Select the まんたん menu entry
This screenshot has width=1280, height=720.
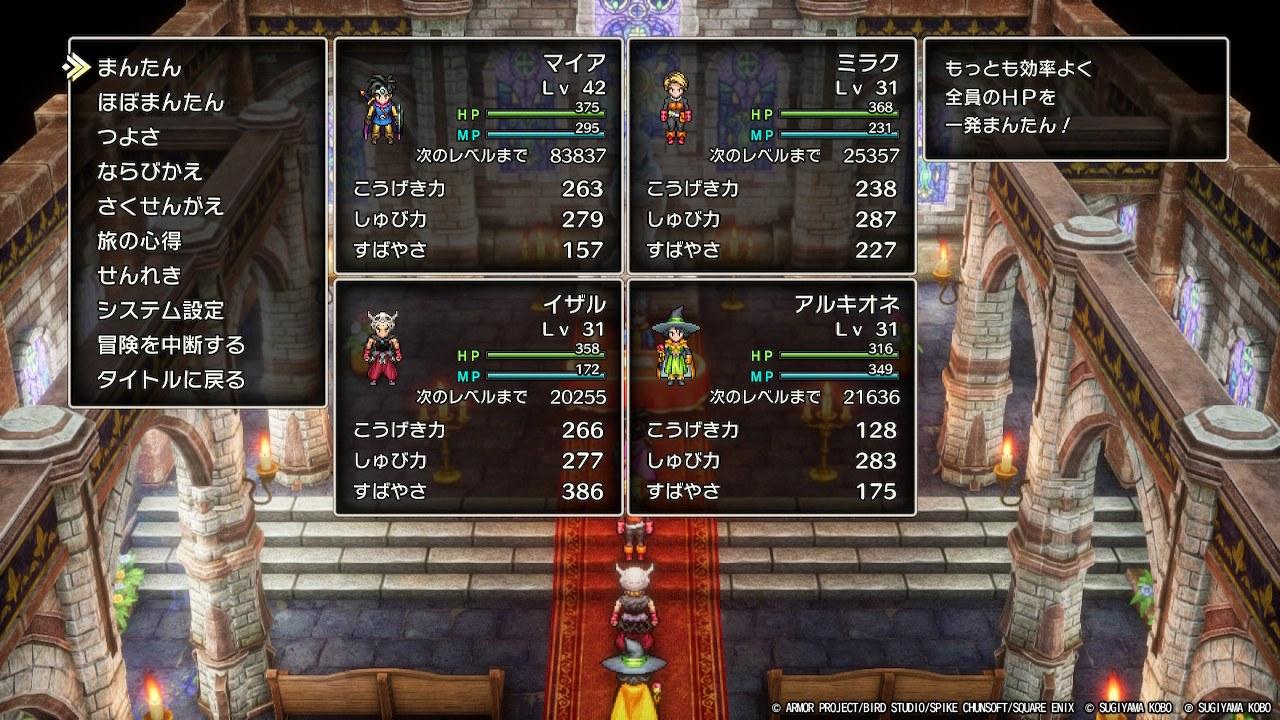coord(139,68)
